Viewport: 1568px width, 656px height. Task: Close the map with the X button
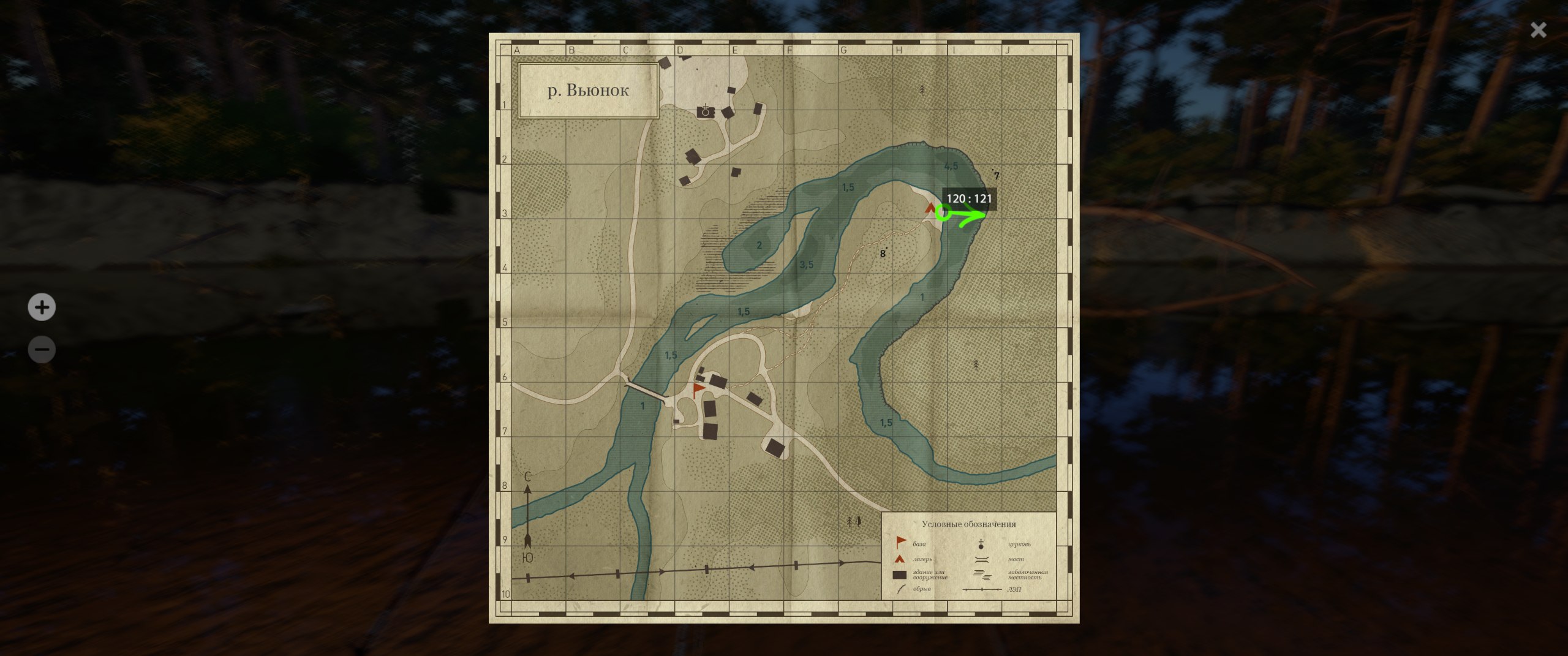pos(1539,29)
